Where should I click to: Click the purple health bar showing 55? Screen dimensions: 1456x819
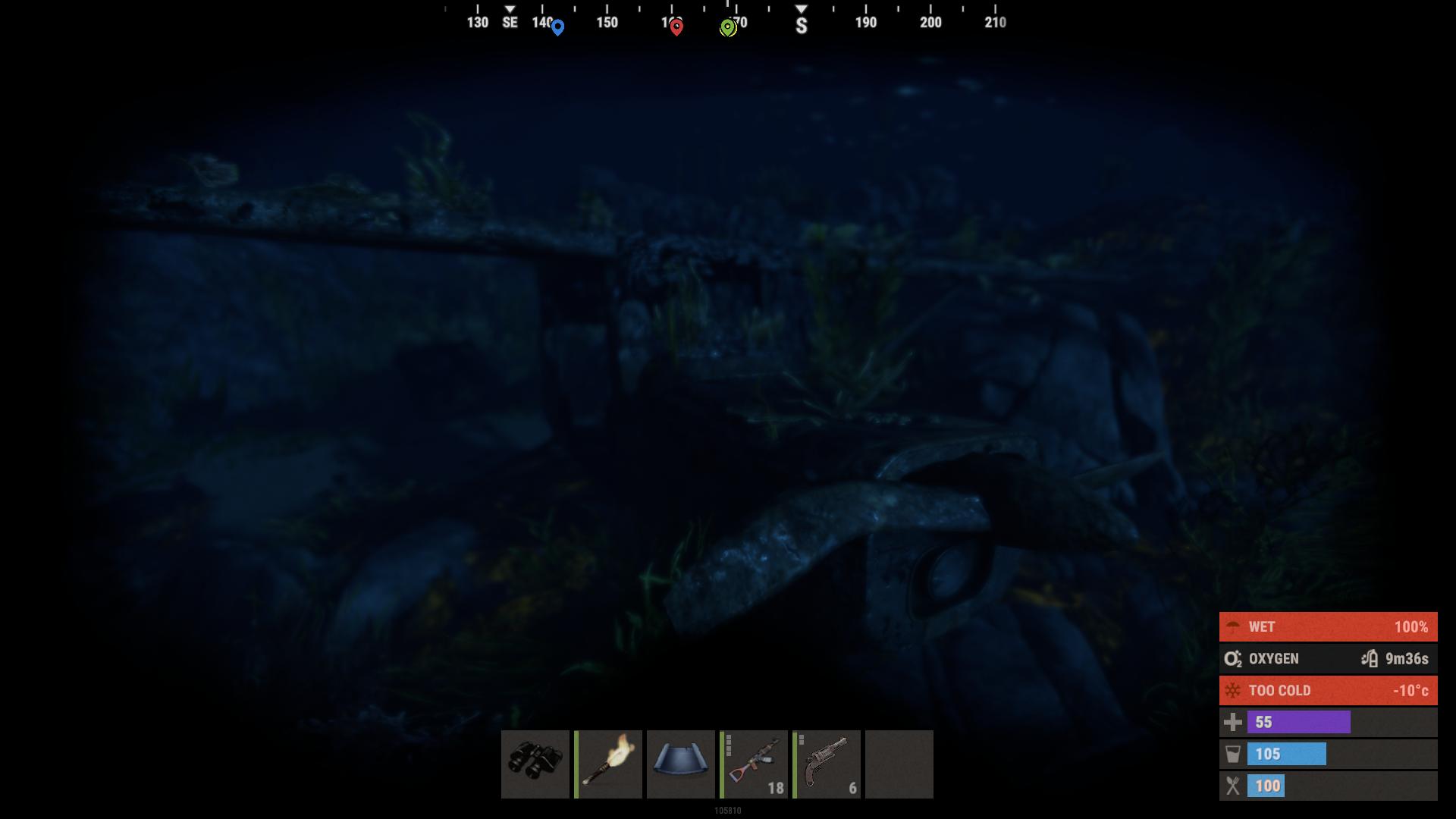[1297, 722]
